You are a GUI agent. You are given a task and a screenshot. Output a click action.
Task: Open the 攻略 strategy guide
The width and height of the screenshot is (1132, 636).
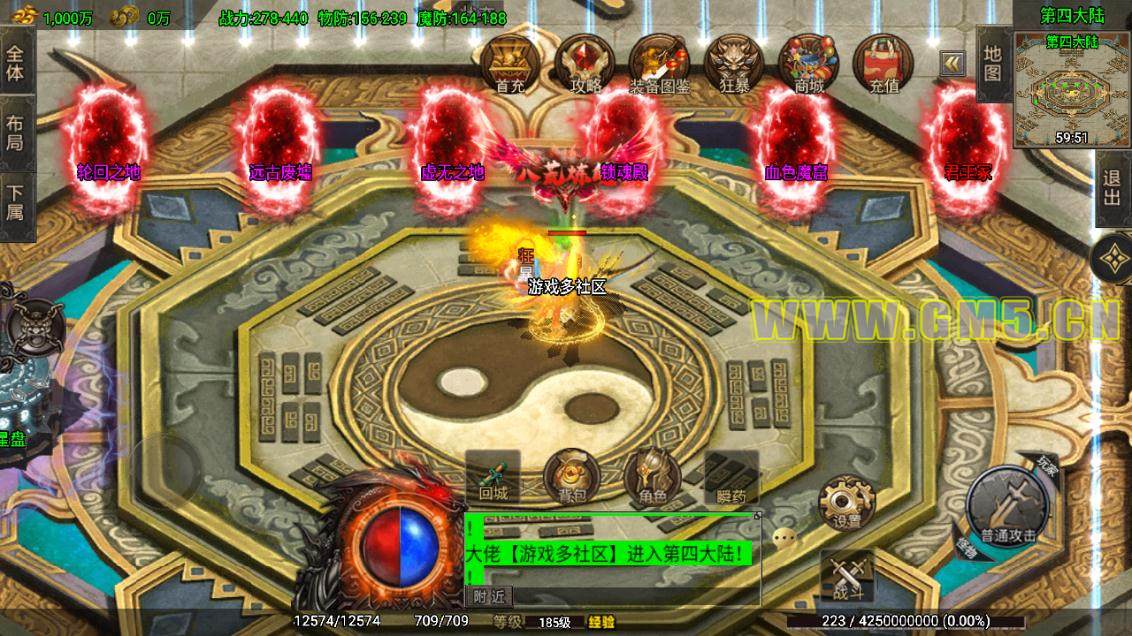(585, 62)
